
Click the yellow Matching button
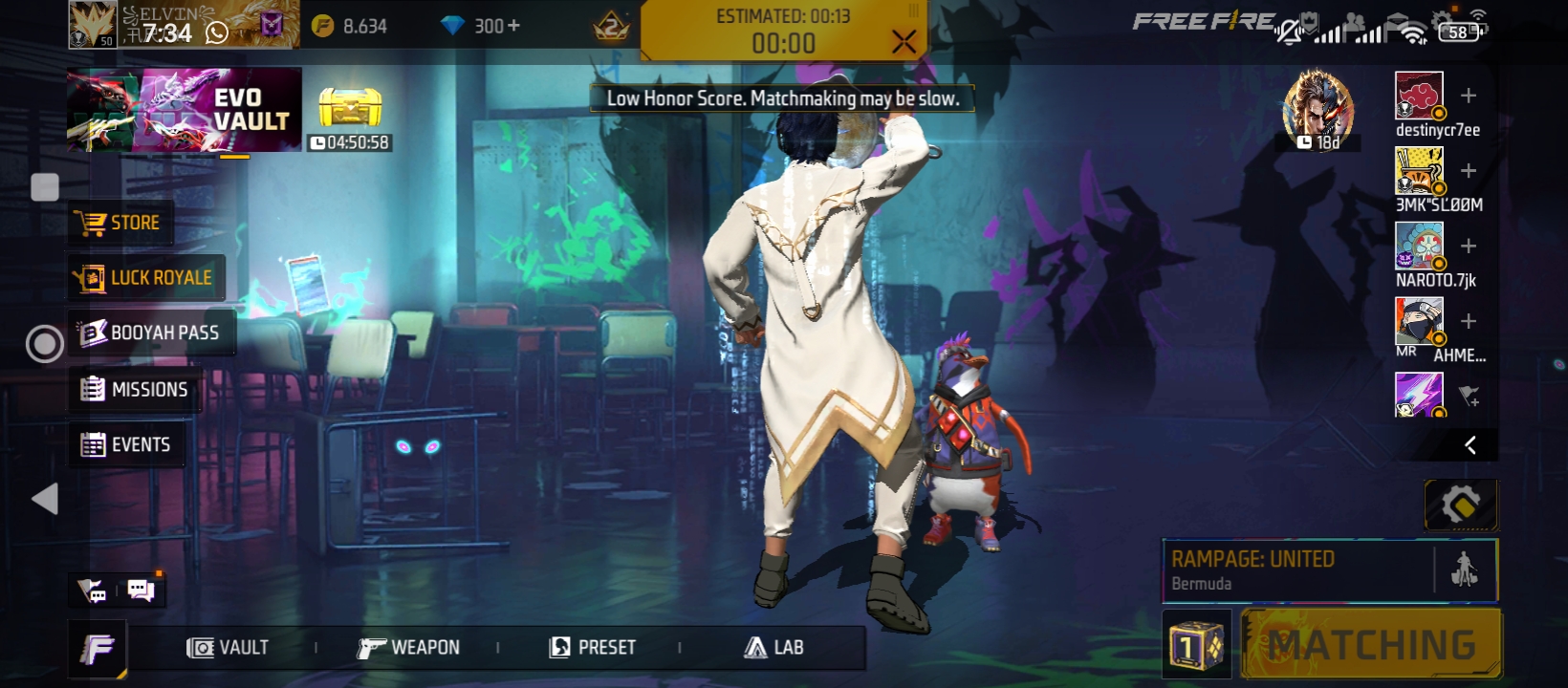point(1371,645)
